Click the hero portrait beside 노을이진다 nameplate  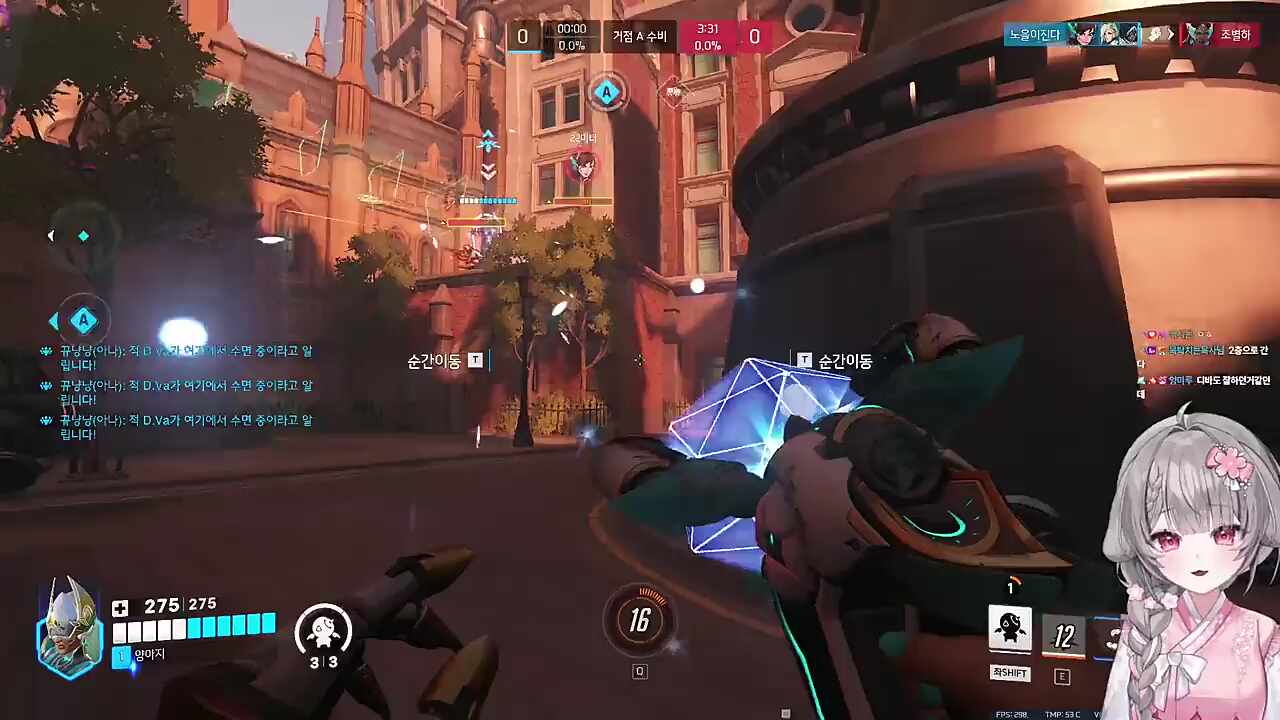1085,34
